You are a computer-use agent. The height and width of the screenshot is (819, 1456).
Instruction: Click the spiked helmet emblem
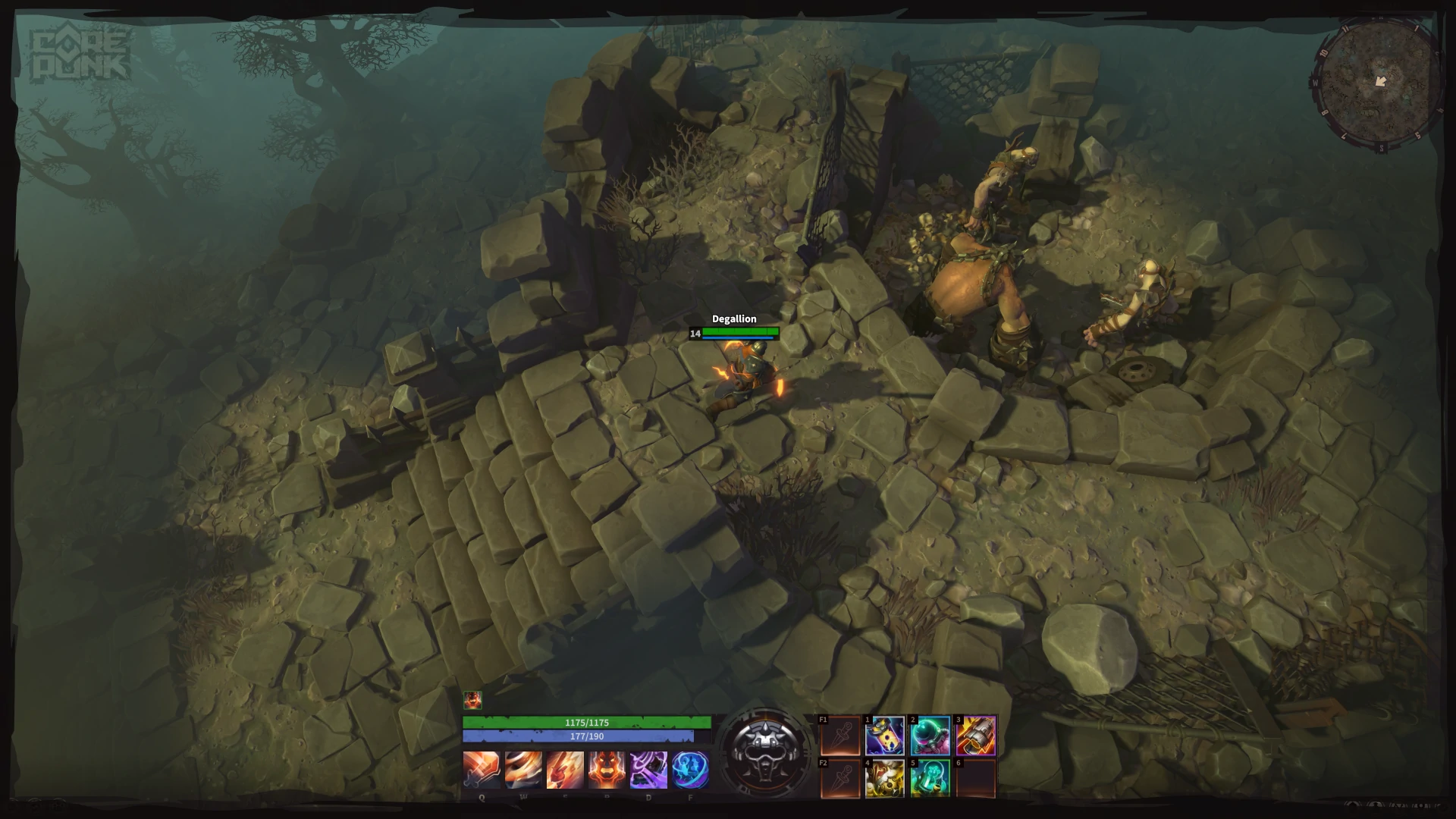click(764, 751)
